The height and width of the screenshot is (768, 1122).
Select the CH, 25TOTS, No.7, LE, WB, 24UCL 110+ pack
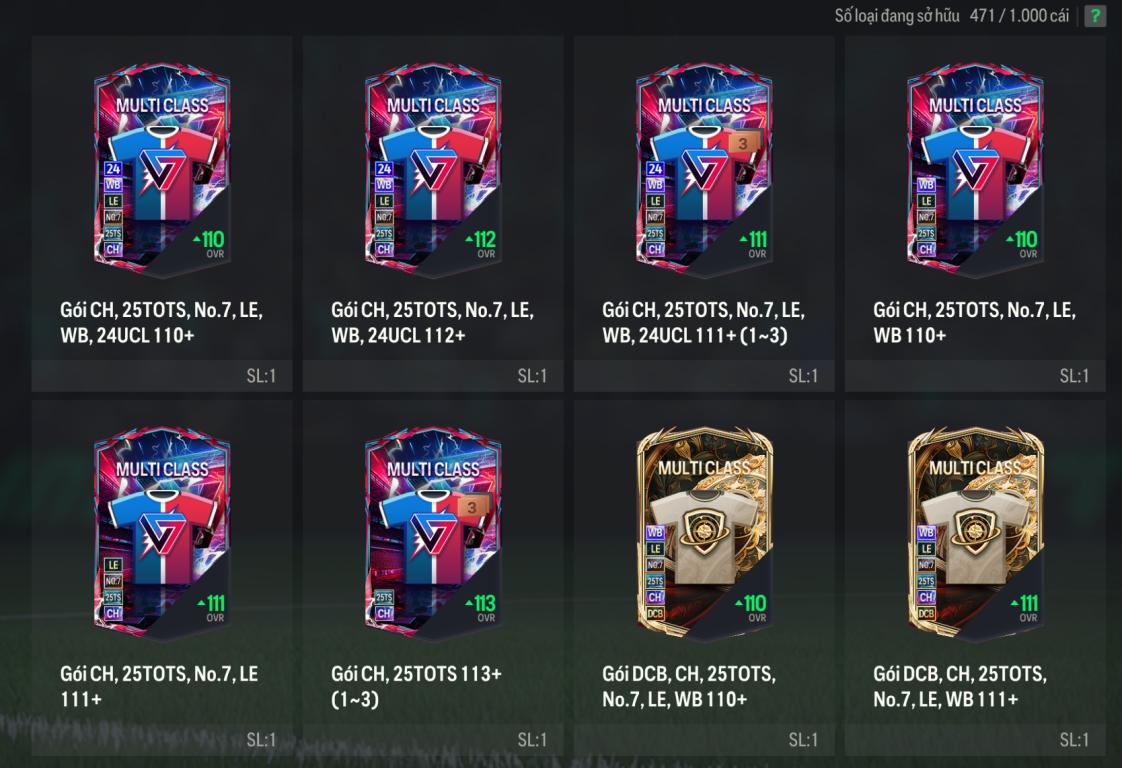[162, 170]
